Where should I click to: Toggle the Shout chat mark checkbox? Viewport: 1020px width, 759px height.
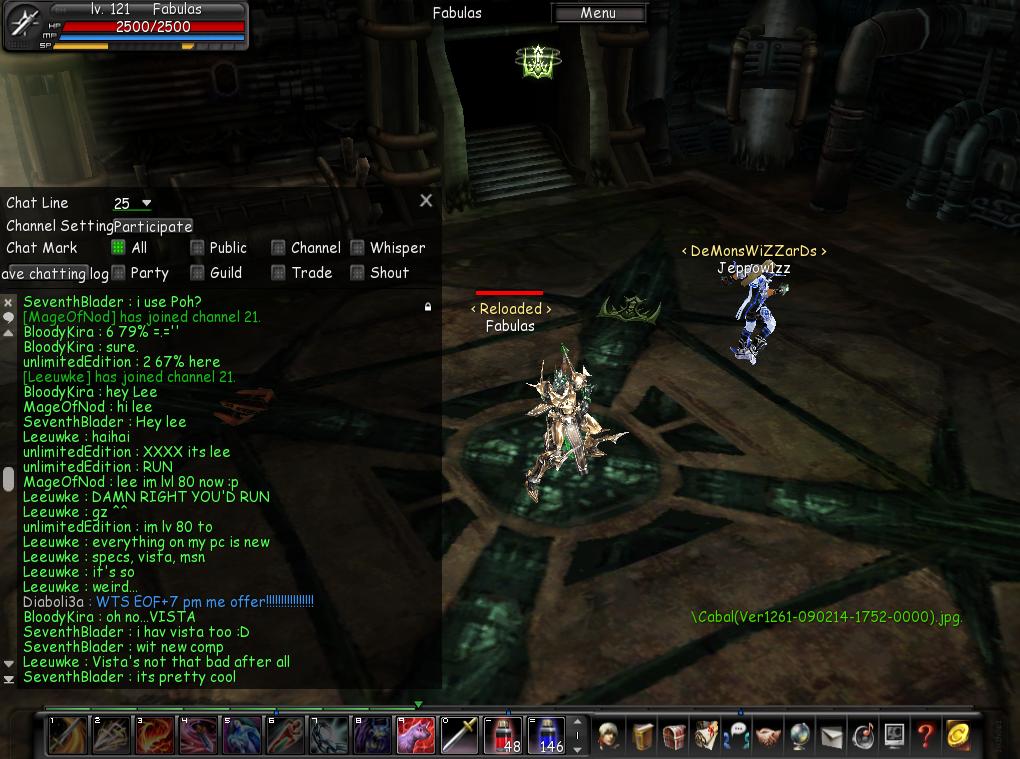357,273
